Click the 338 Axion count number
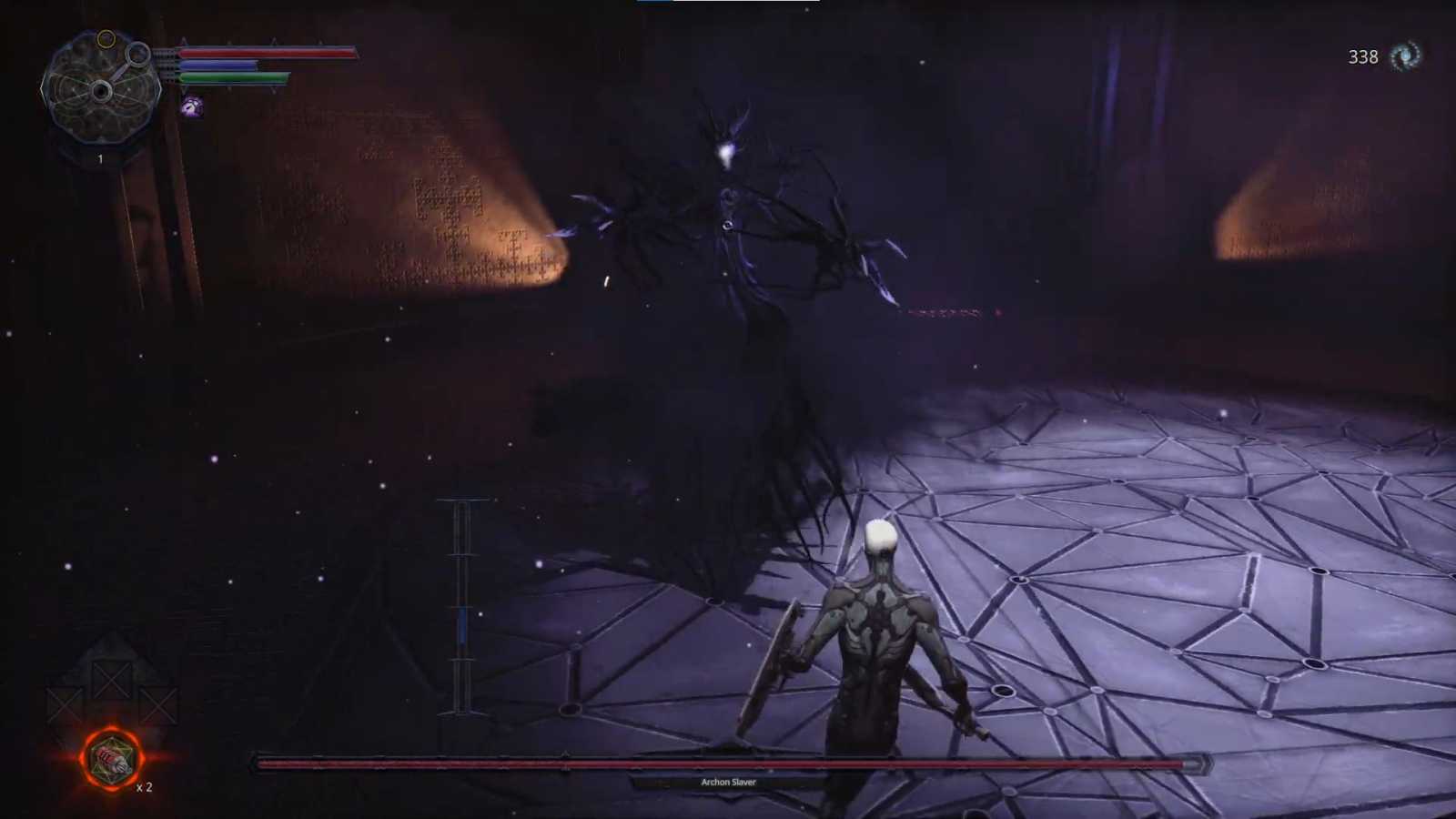This screenshot has width=1456, height=819. (x=1361, y=56)
